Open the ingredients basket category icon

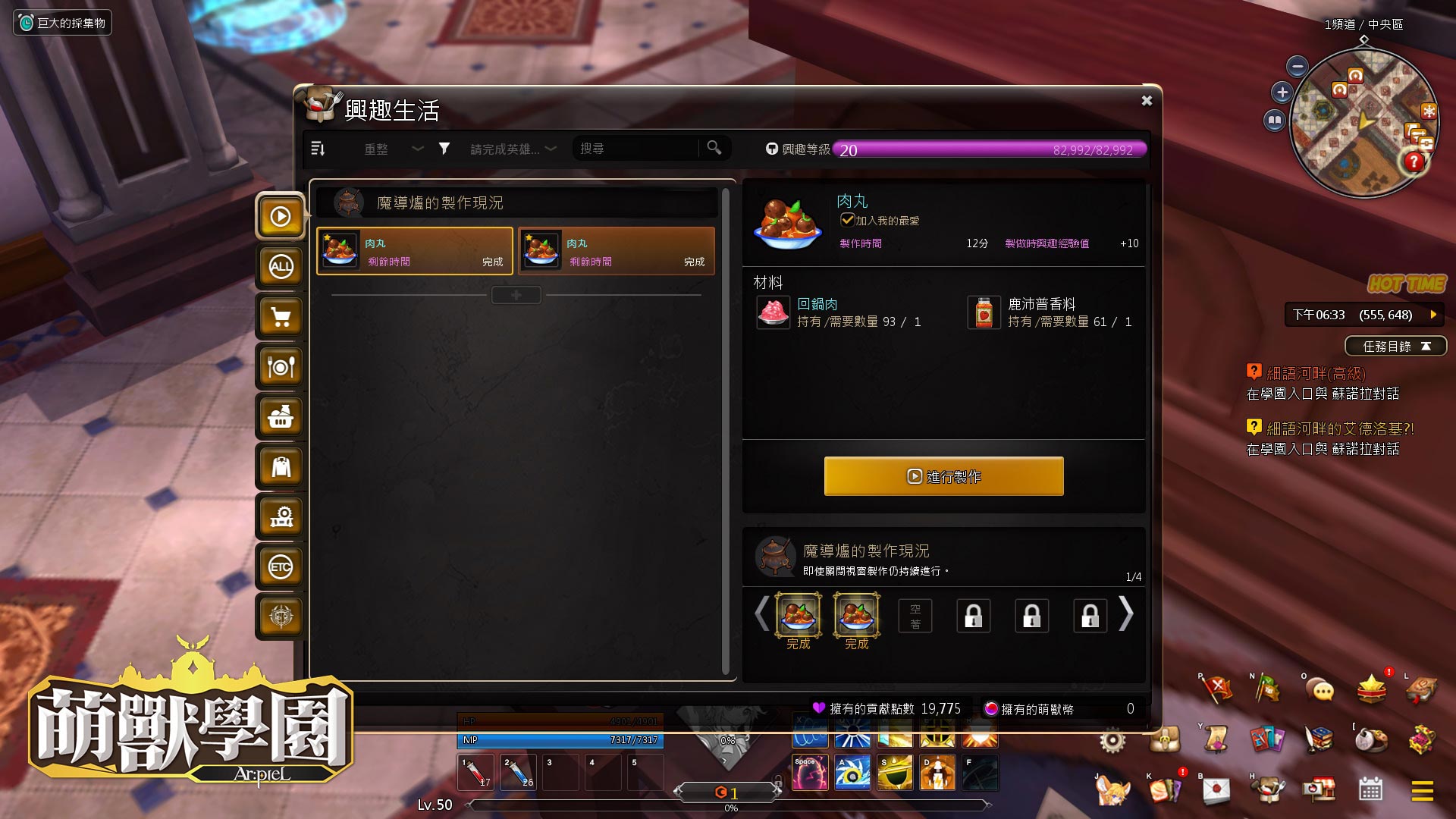click(x=281, y=417)
